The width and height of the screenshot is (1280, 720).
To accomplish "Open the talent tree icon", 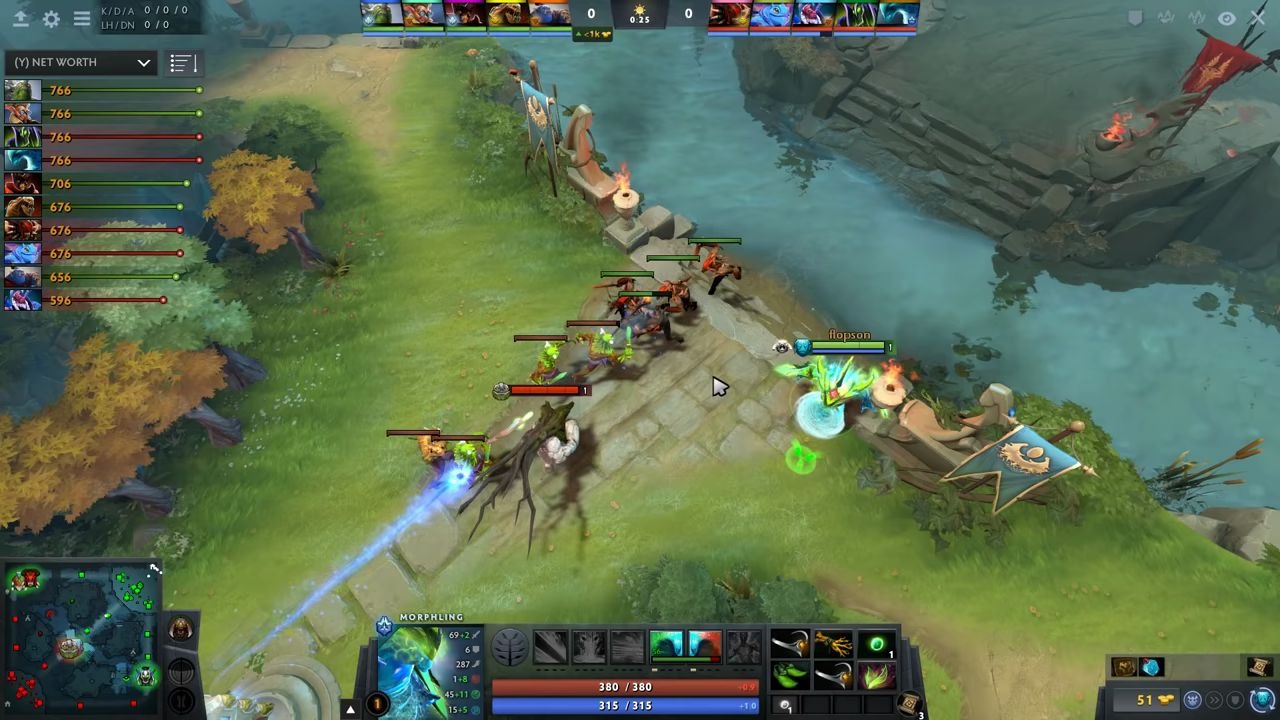I will (x=509, y=647).
